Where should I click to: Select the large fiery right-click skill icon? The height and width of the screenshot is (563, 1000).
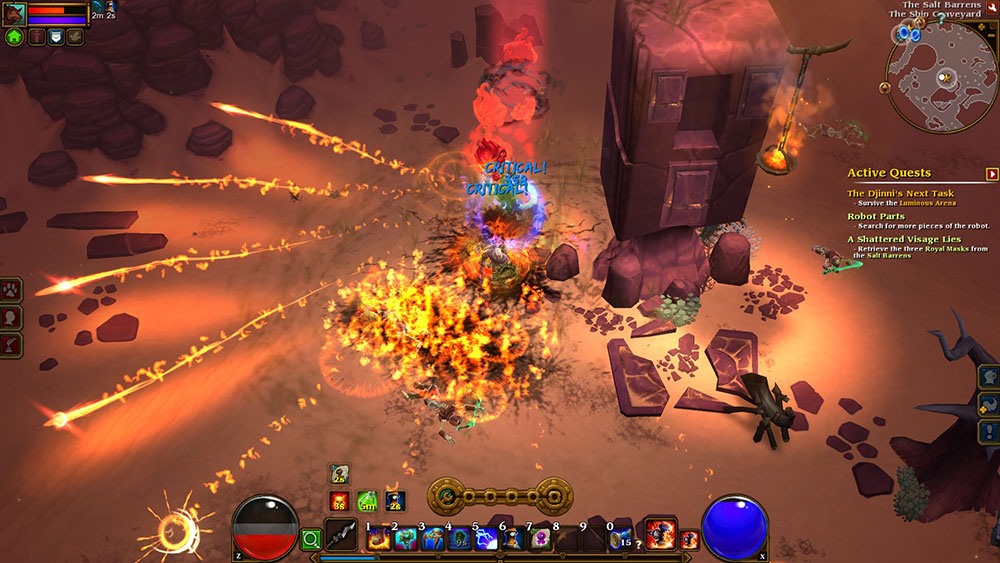point(659,532)
